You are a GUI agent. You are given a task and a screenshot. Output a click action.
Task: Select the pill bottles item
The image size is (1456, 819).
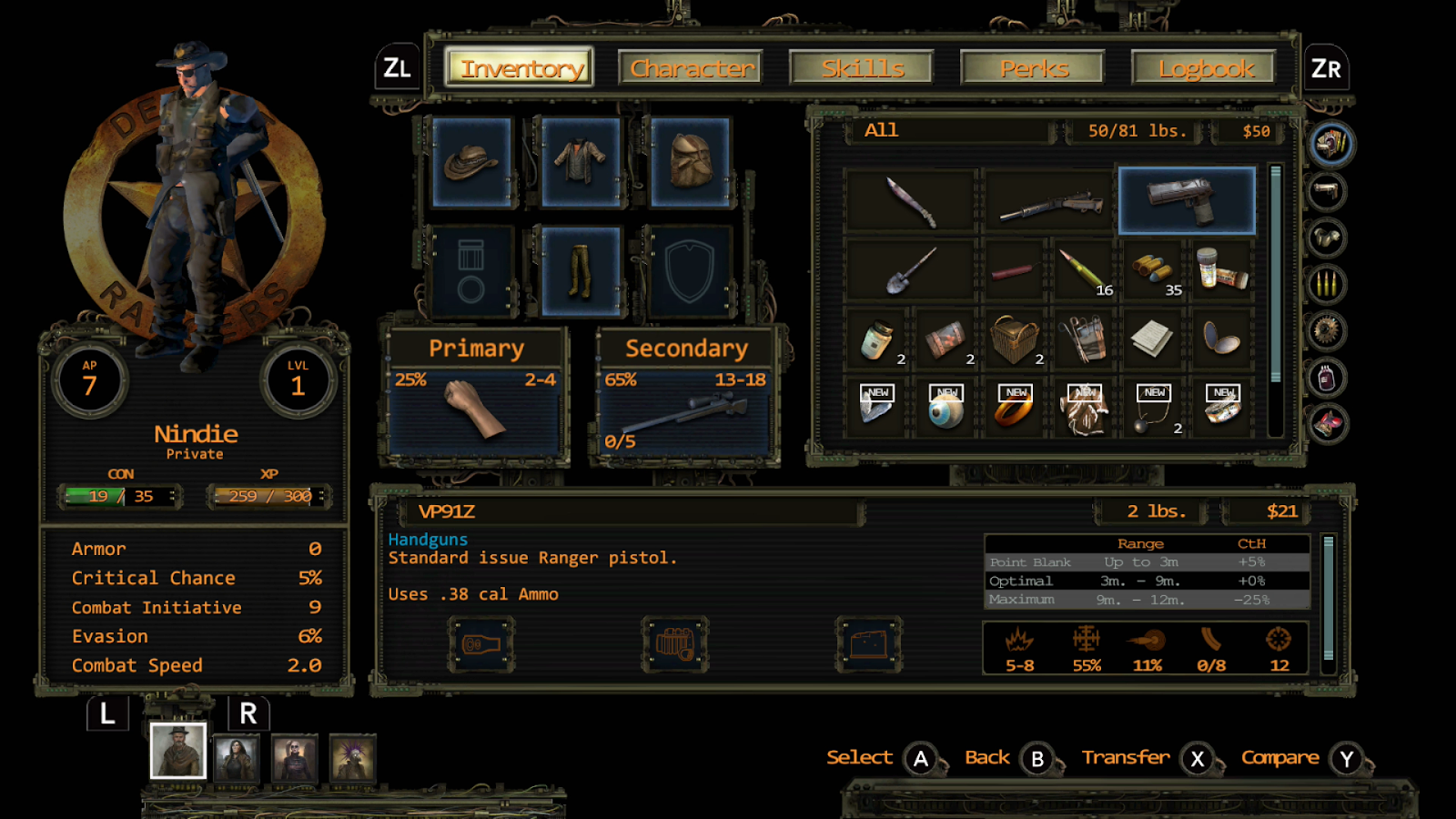tap(1221, 268)
